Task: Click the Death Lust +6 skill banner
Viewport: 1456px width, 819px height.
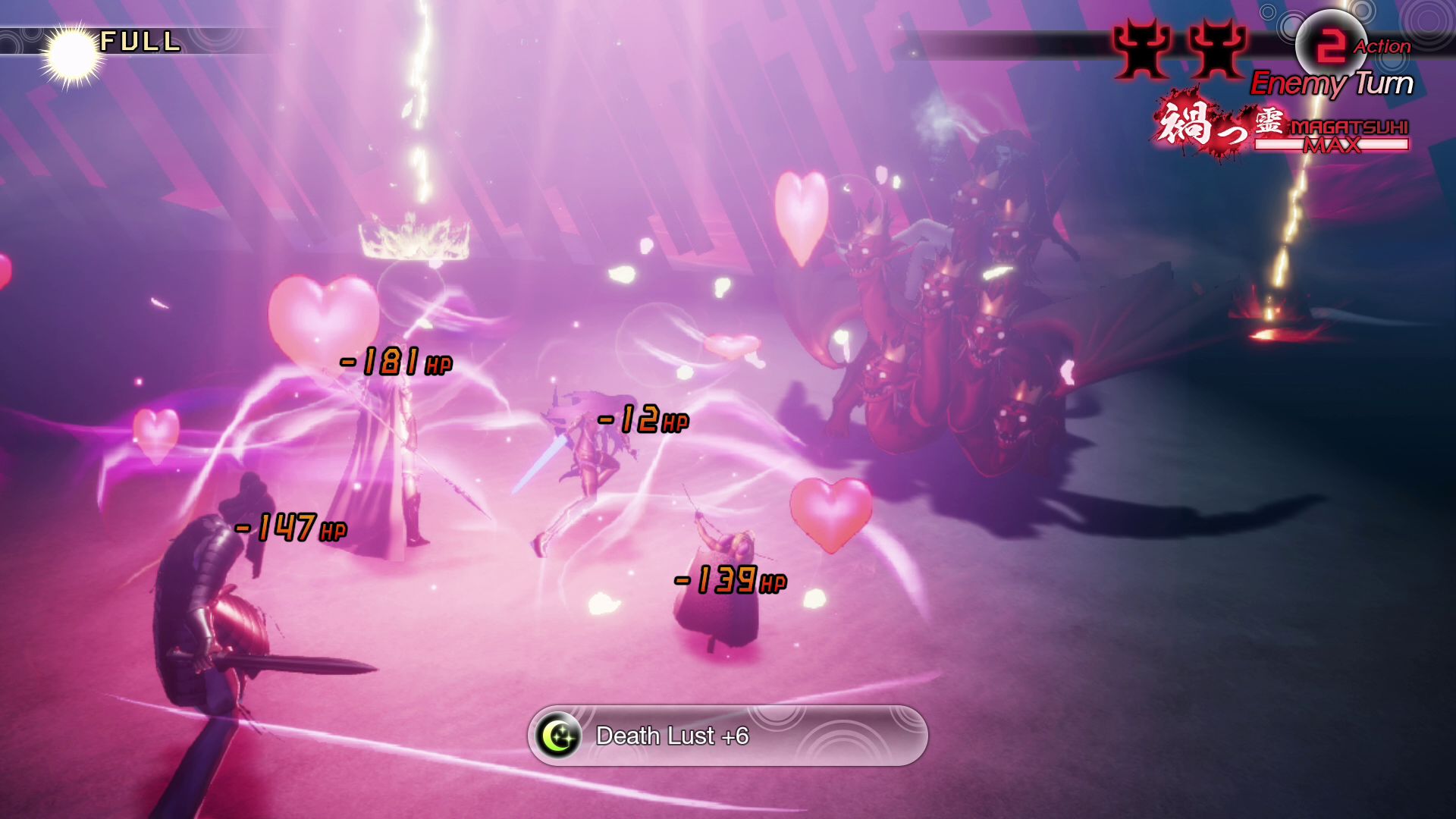Action: point(727,736)
